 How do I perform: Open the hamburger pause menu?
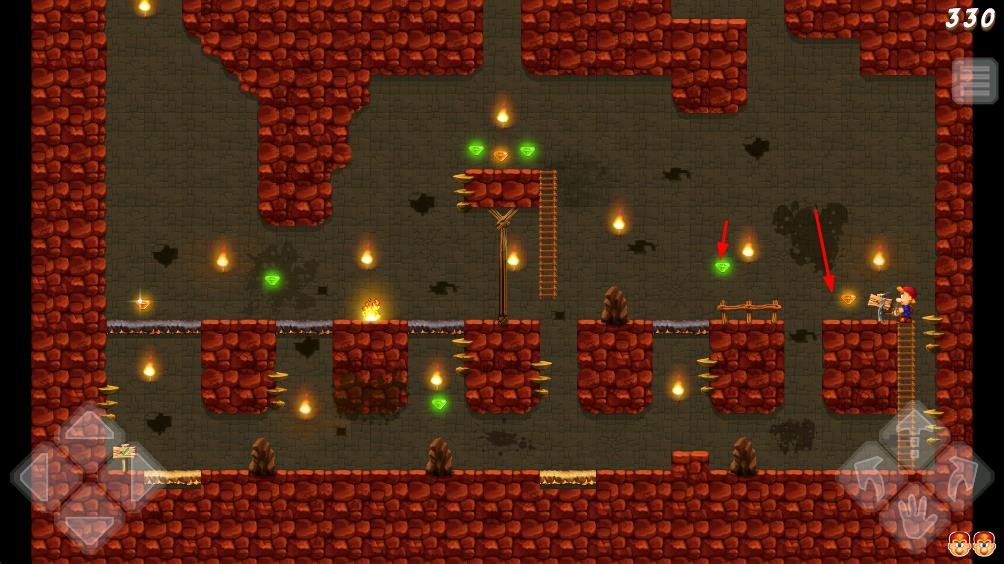pos(974,81)
